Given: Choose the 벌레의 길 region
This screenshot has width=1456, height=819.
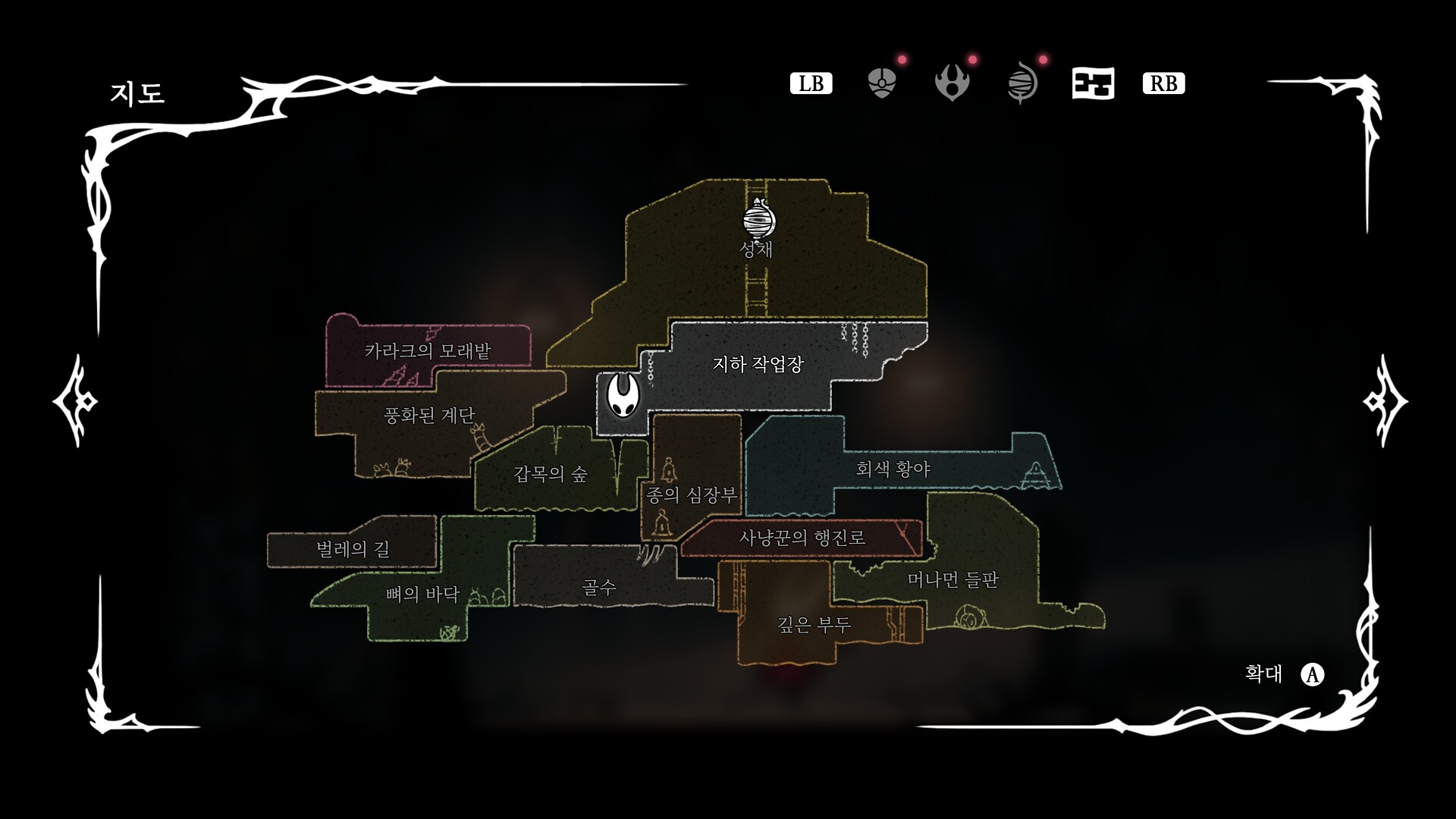Looking at the screenshot, I should [x=353, y=549].
